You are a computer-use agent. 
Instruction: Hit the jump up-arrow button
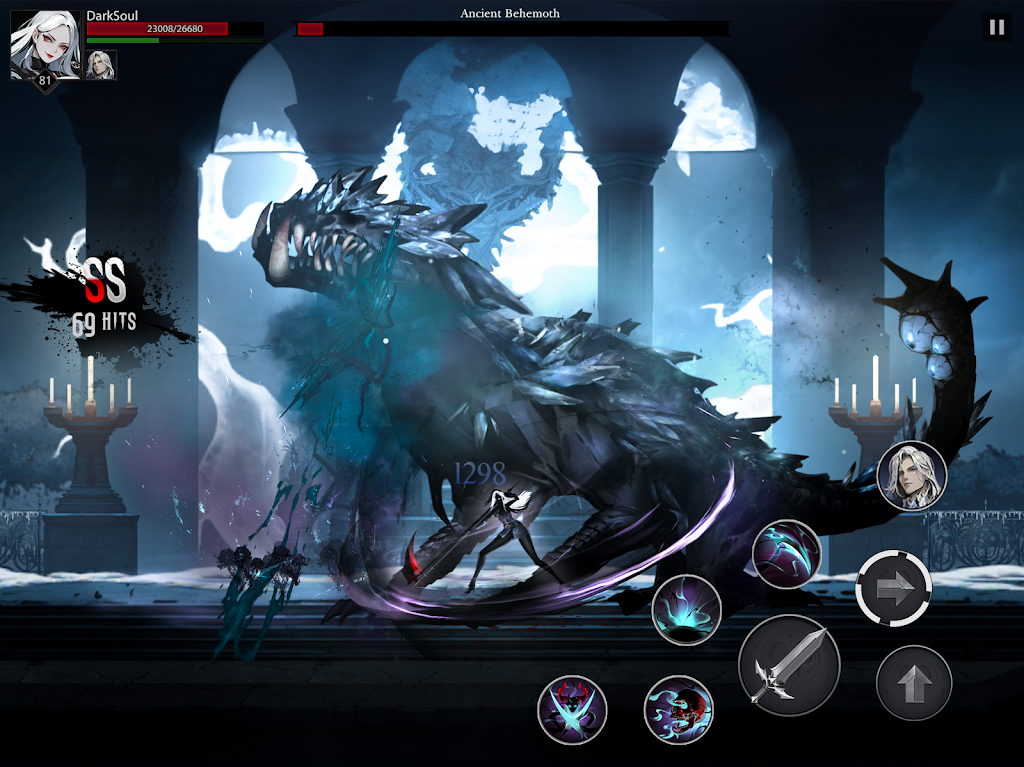pos(913,683)
